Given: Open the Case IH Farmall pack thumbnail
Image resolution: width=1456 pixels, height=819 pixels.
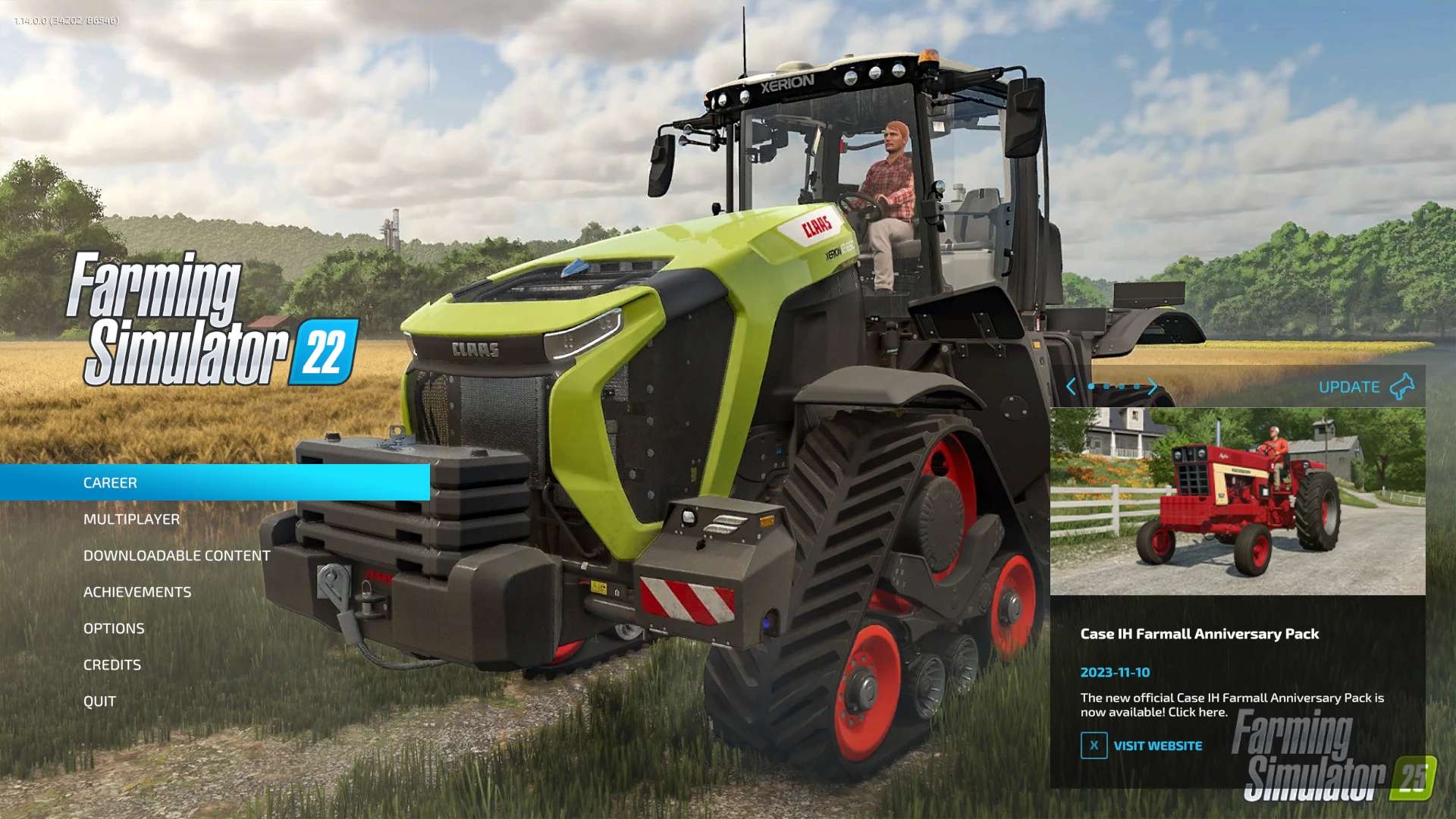Looking at the screenshot, I should [1238, 501].
